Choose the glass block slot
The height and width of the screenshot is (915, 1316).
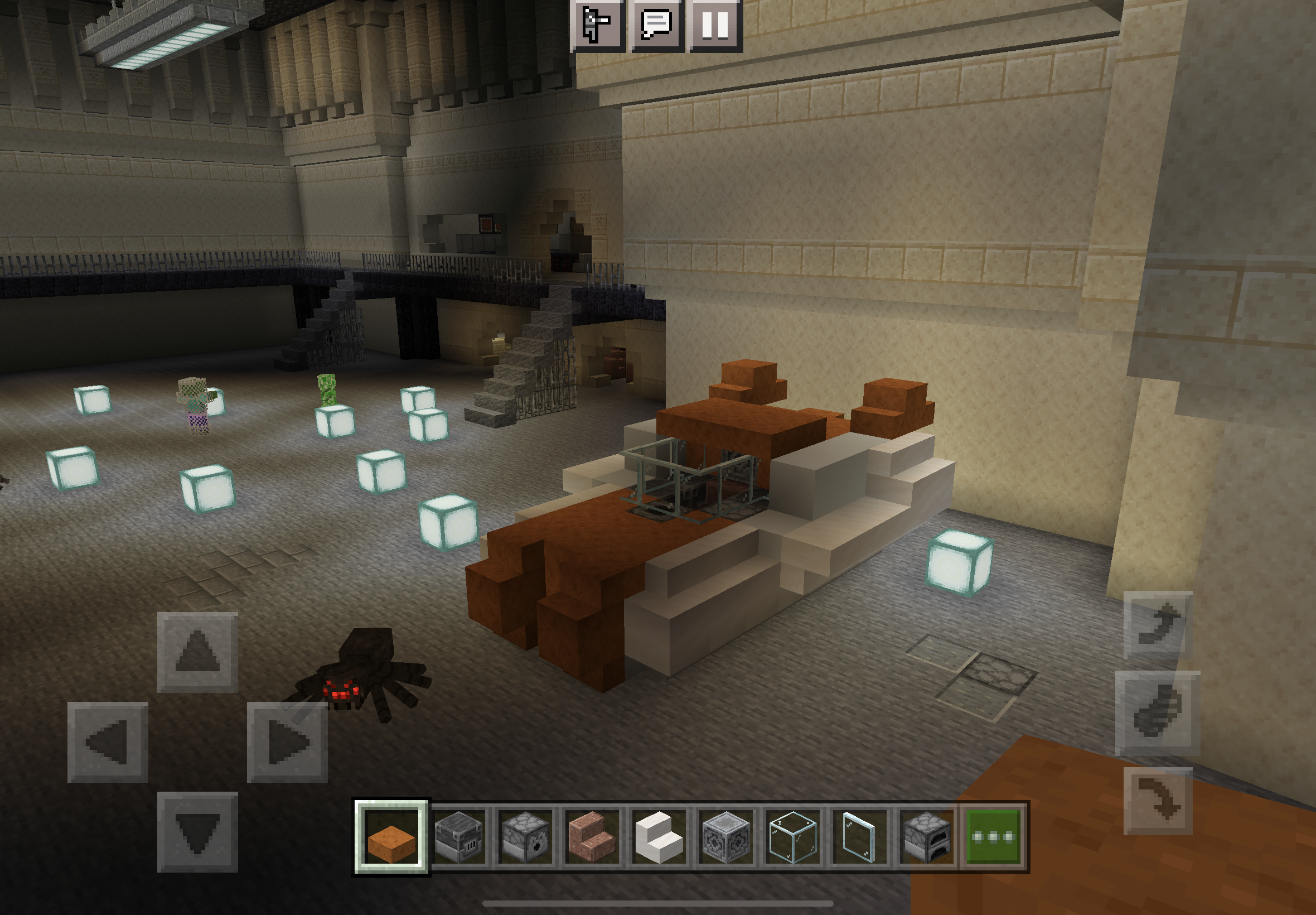pyautogui.click(x=793, y=837)
